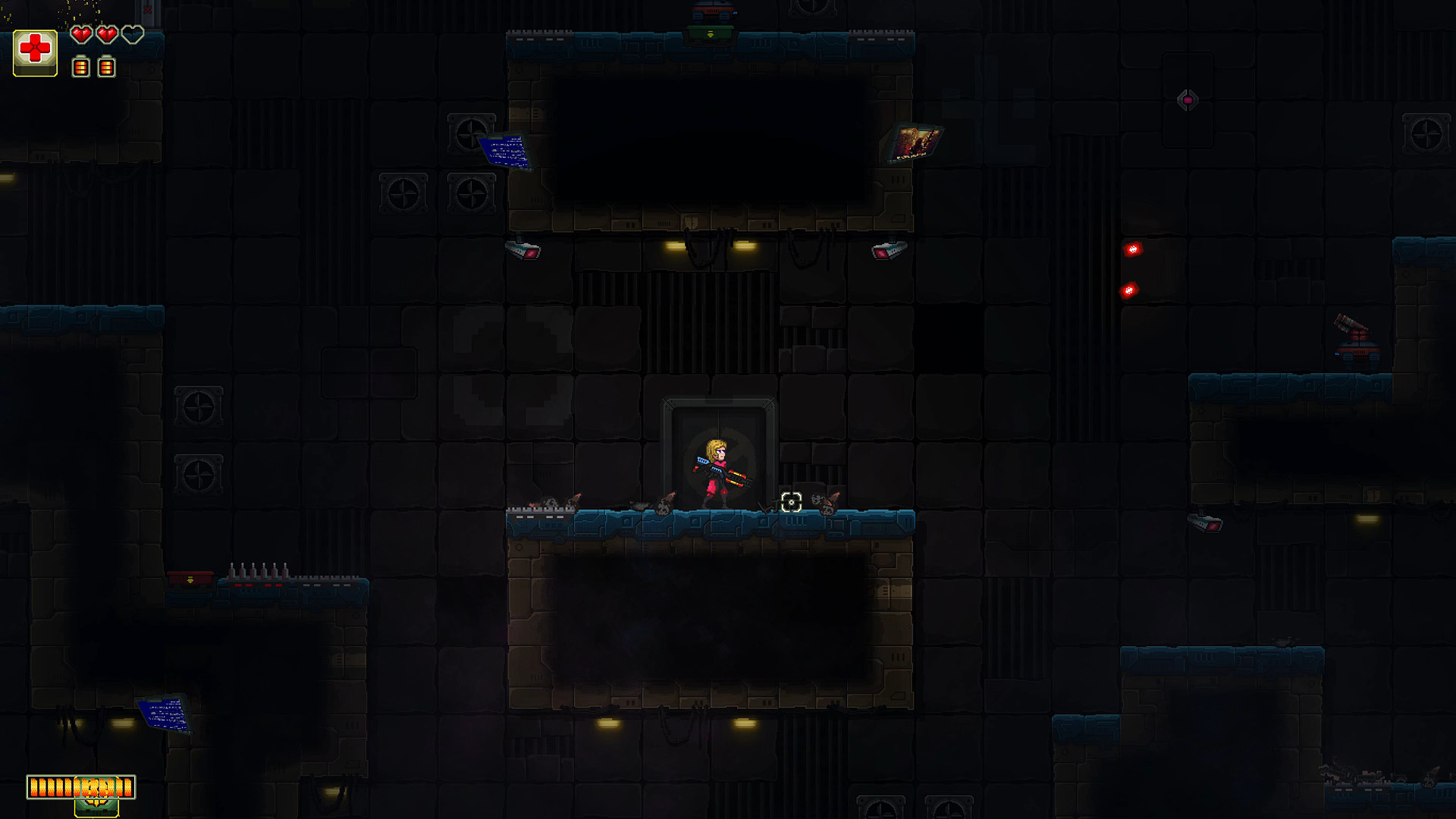Click the poster on the upper right ledge
The height and width of the screenshot is (819, 1456).
point(916,141)
